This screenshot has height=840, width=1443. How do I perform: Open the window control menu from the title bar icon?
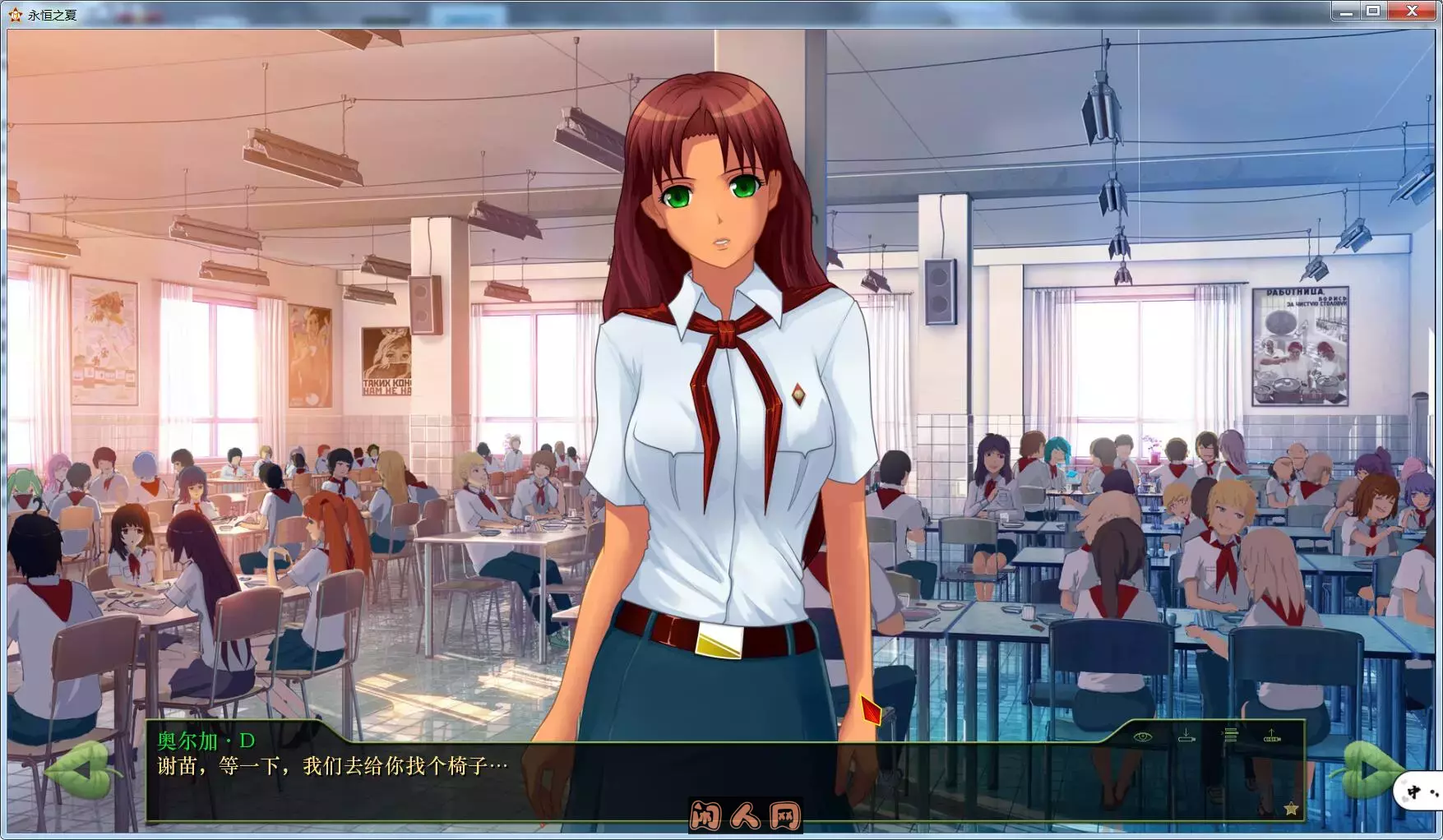click(16, 14)
